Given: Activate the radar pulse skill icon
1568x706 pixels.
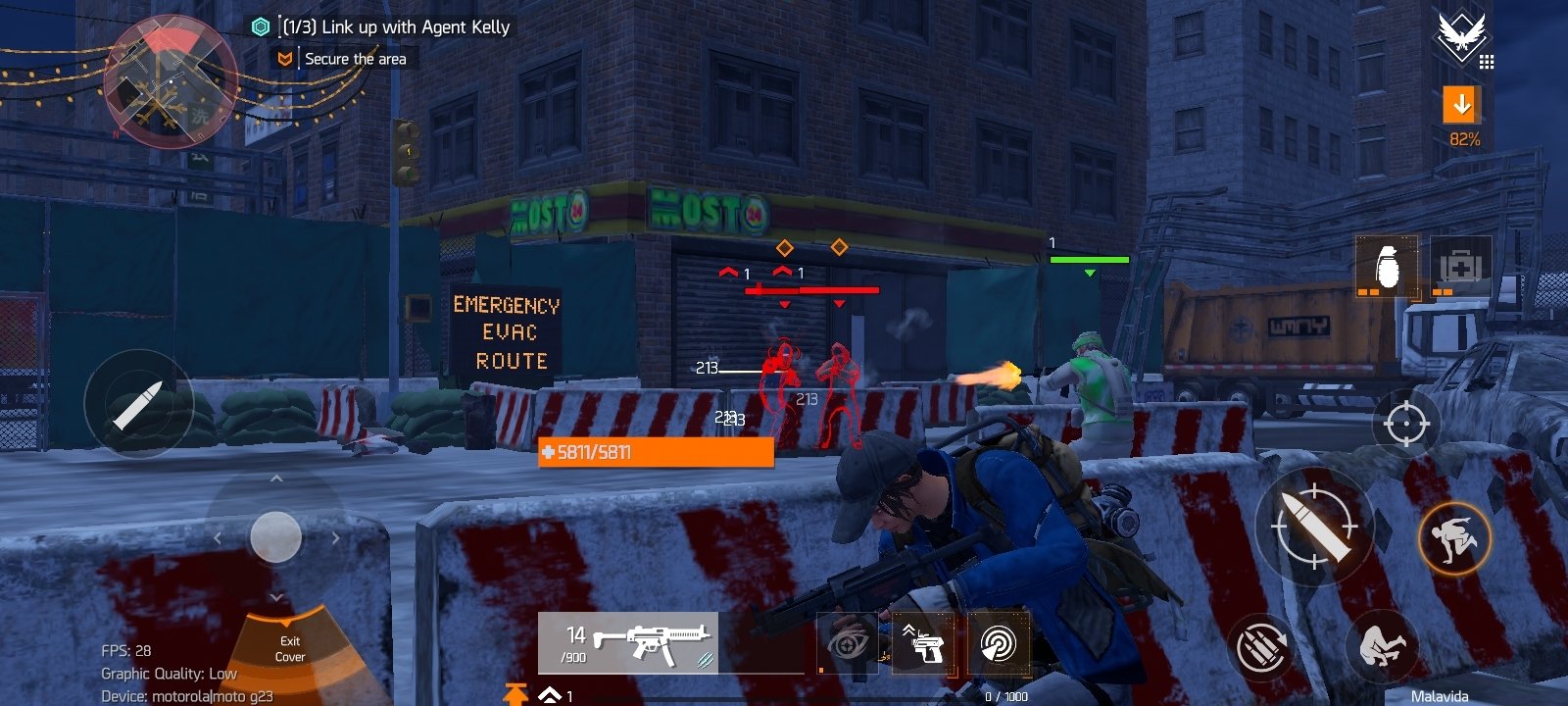Looking at the screenshot, I should pos(998,644).
